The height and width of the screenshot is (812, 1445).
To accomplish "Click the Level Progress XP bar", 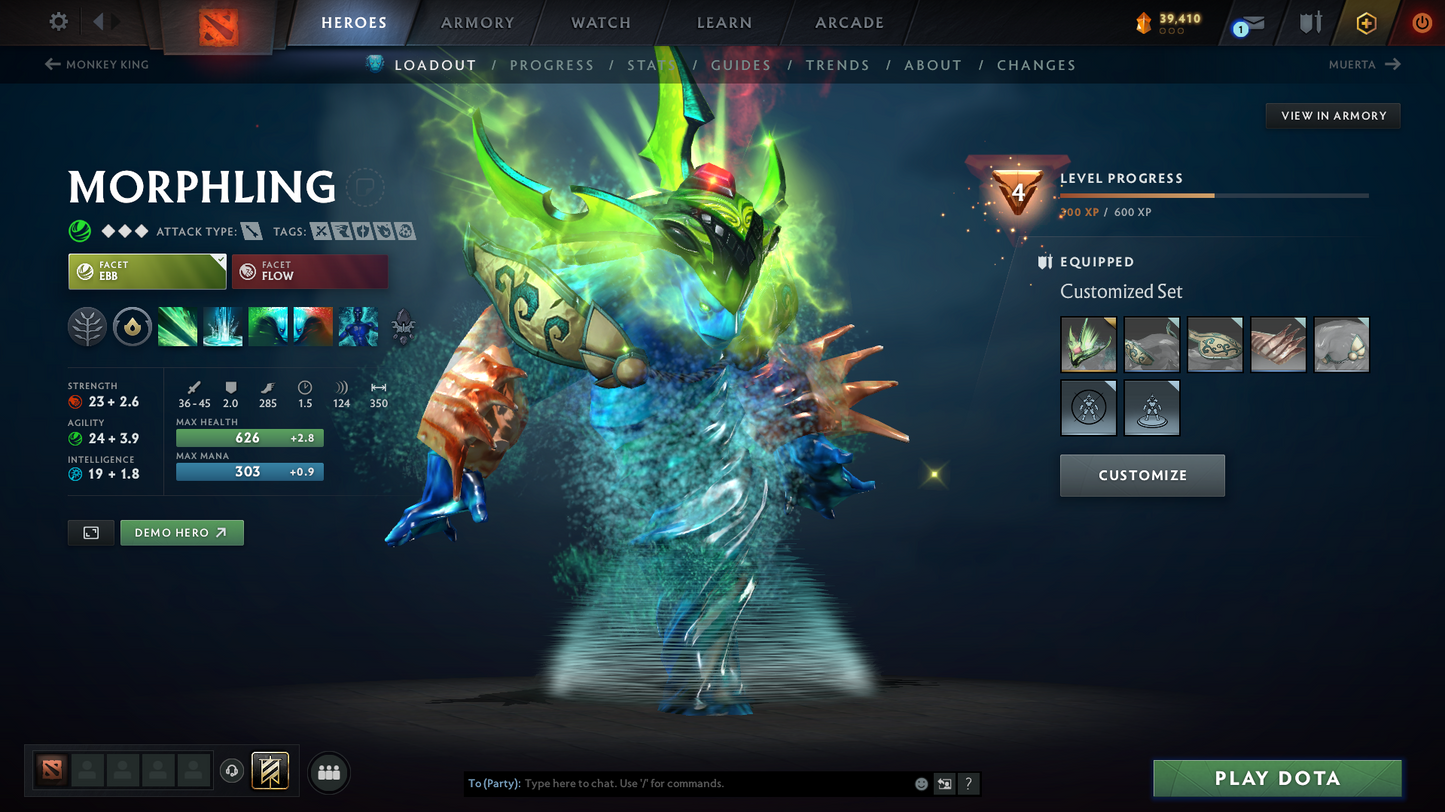I will [x=1212, y=196].
